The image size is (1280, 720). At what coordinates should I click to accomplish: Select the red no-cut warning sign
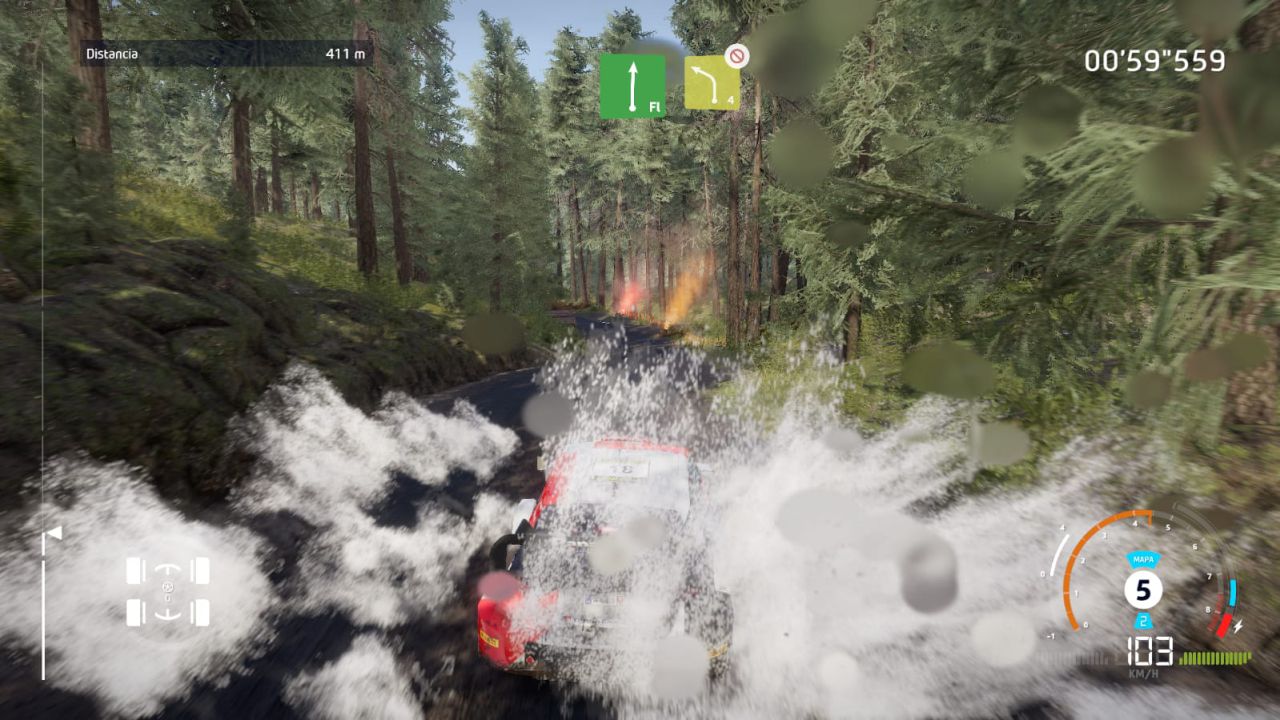(739, 57)
